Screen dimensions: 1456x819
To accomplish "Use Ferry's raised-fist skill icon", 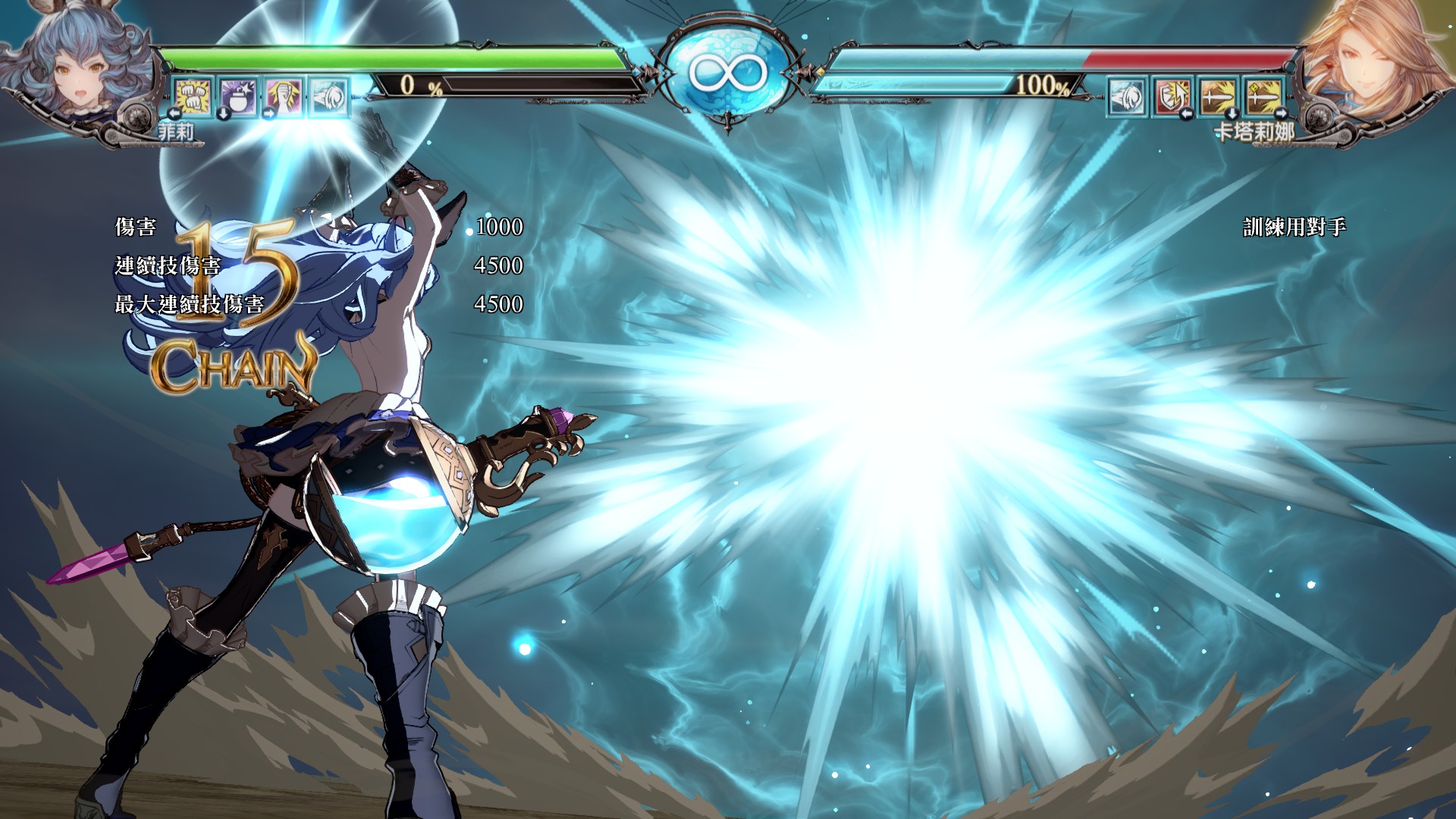I will tap(283, 96).
